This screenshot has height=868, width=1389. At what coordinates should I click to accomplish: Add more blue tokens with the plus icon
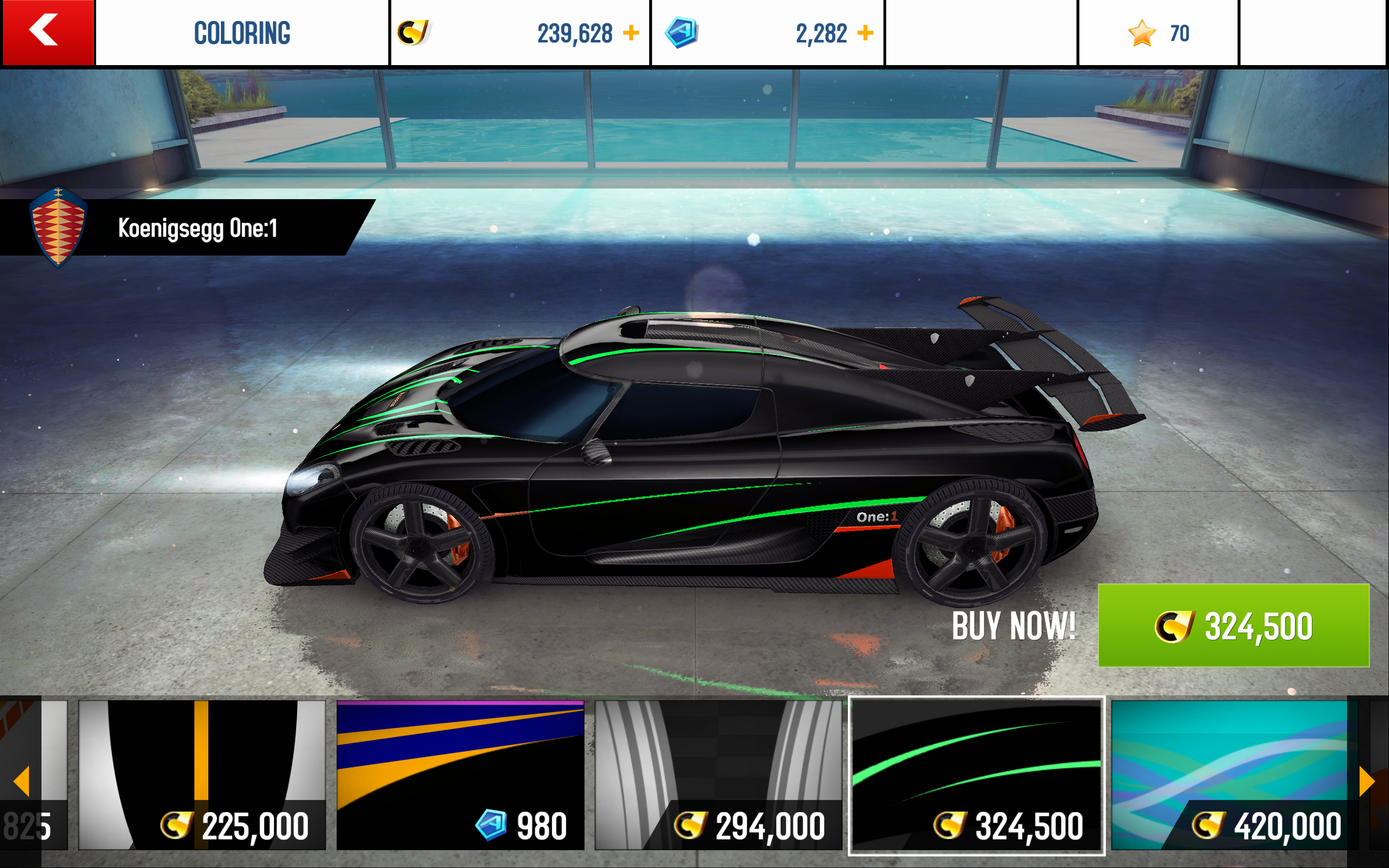point(865,33)
